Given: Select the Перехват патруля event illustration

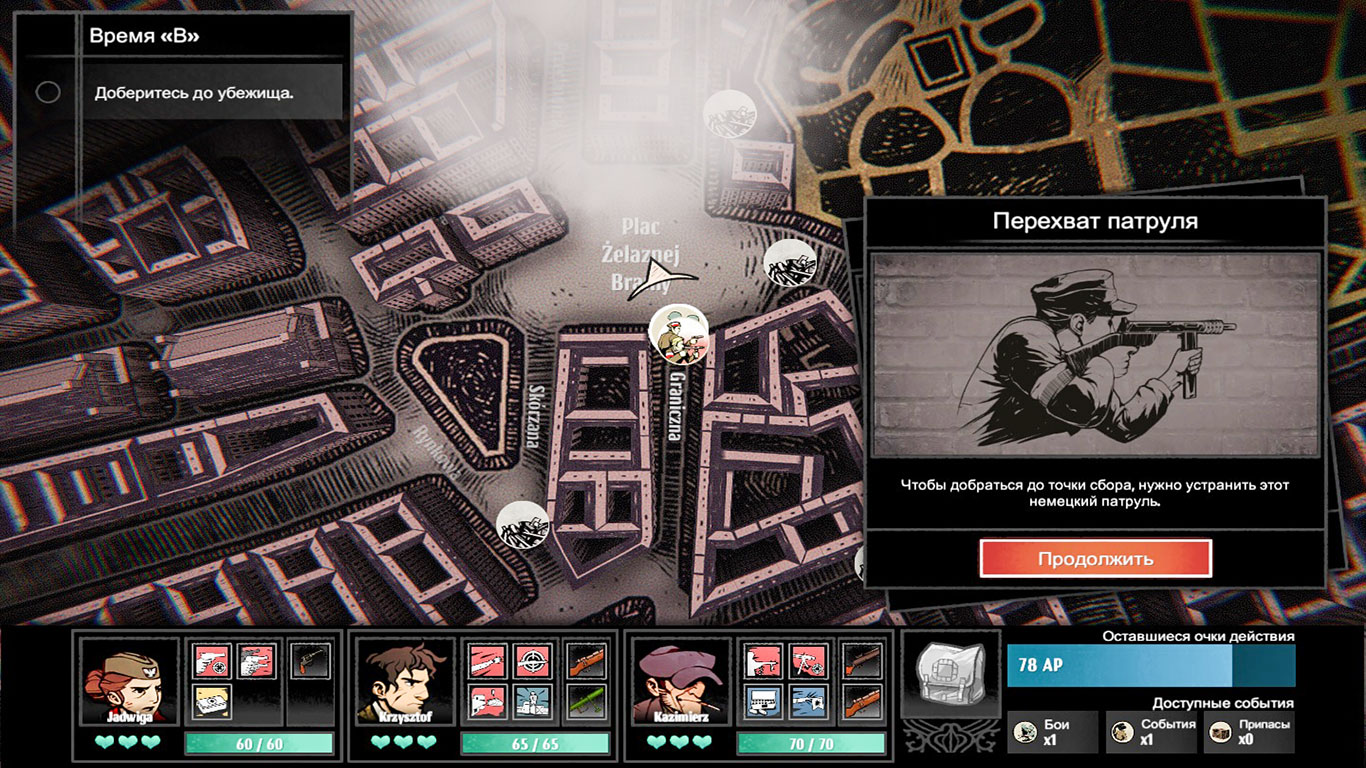Looking at the screenshot, I should tap(1095, 355).
